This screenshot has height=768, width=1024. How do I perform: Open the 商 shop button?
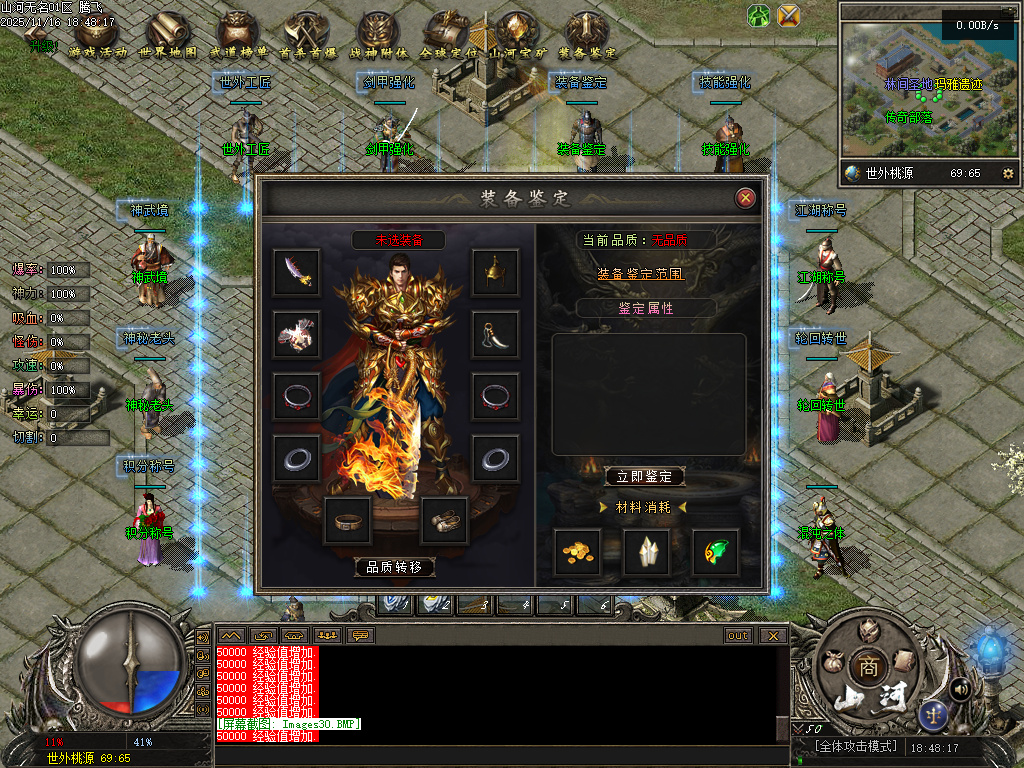[x=864, y=667]
